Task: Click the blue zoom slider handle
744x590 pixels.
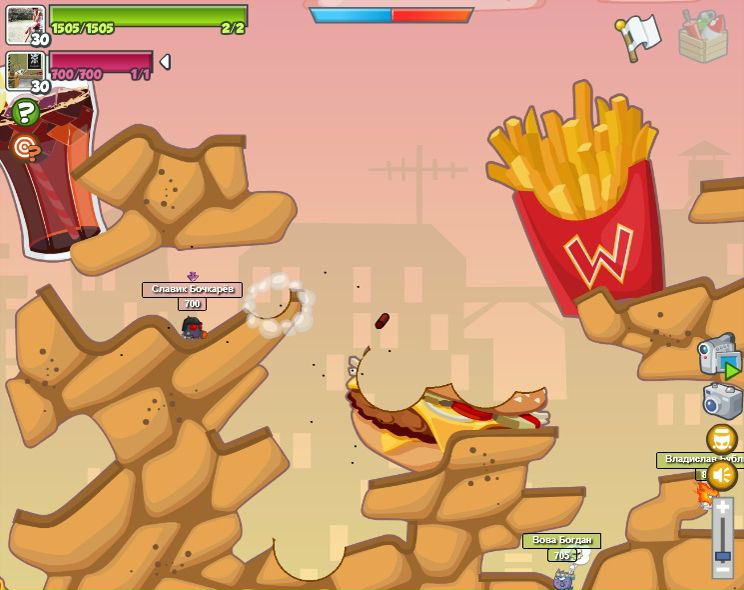Action: (x=722, y=554)
